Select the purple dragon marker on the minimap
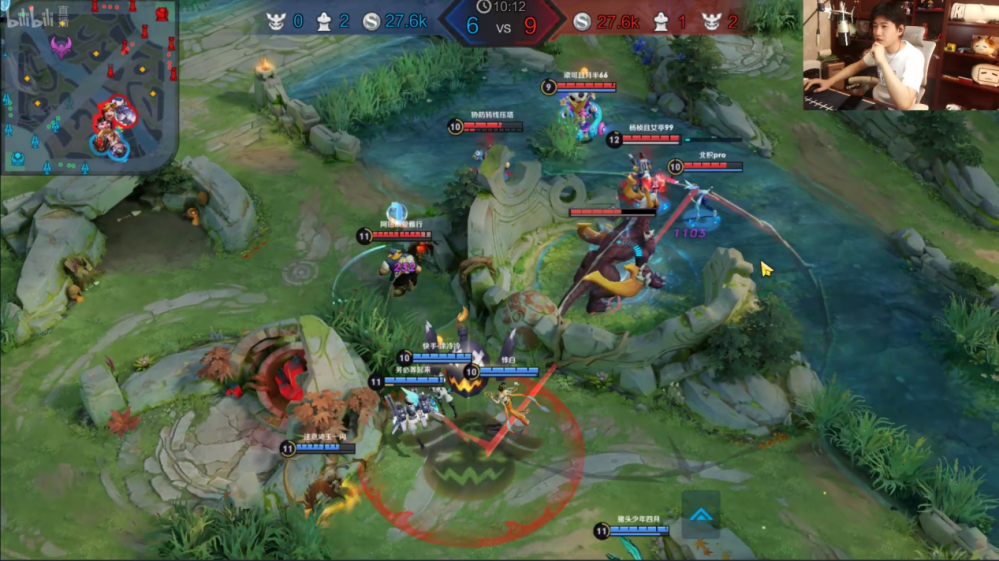 tap(61, 46)
